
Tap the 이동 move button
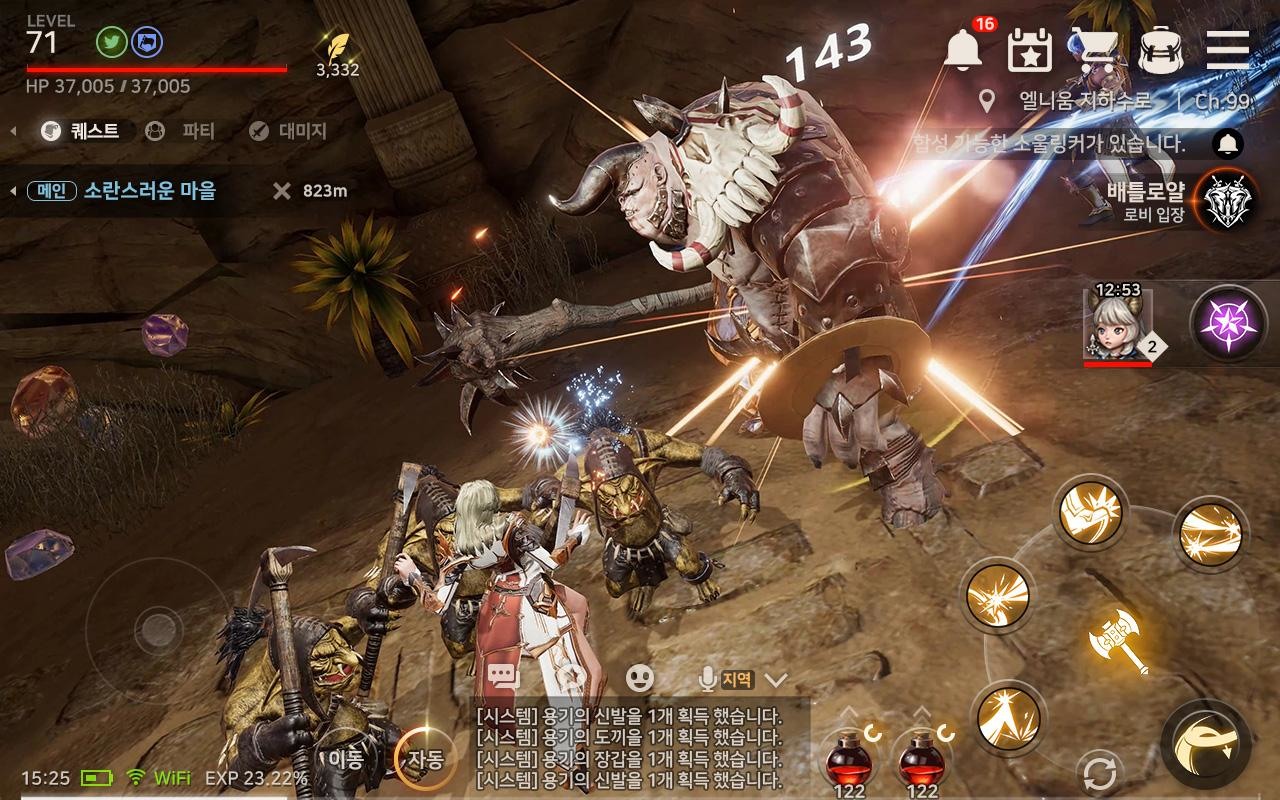click(x=346, y=758)
